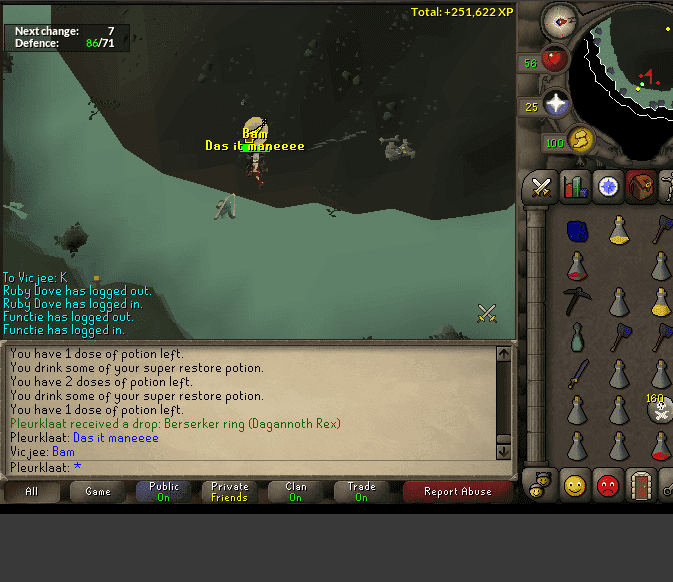Open the All chat filter
Viewport: 673px width, 582px height.
click(32, 491)
